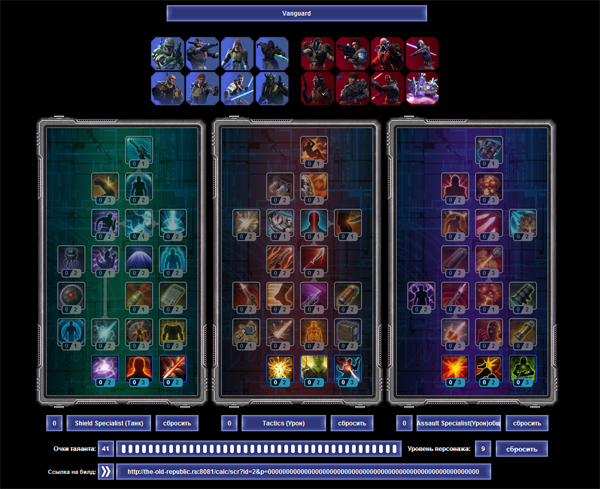The height and width of the screenshot is (489, 600).
Task: Pick the blue lightsaber Jedi class portrait
Action: (x=235, y=87)
